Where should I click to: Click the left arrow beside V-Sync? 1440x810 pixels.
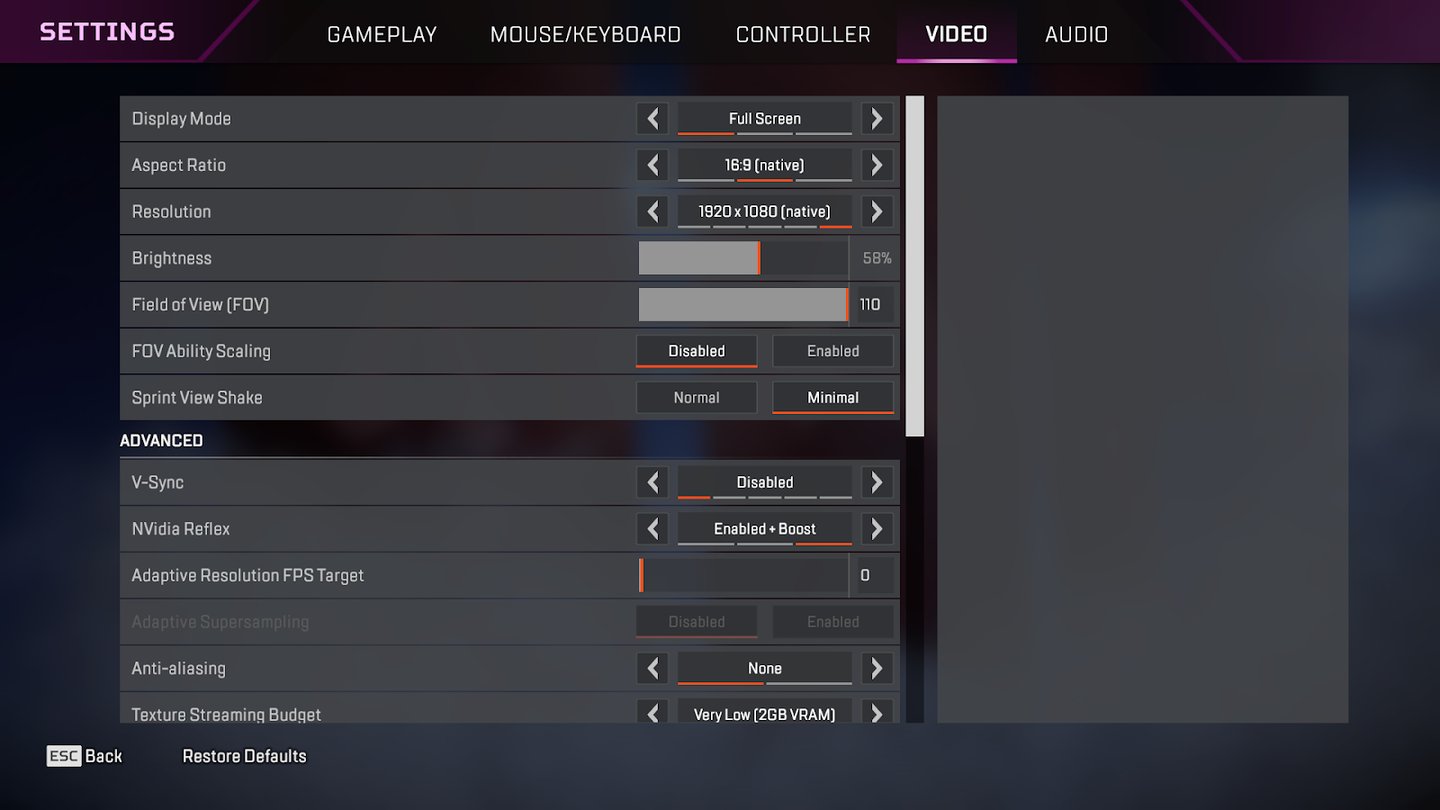652,482
